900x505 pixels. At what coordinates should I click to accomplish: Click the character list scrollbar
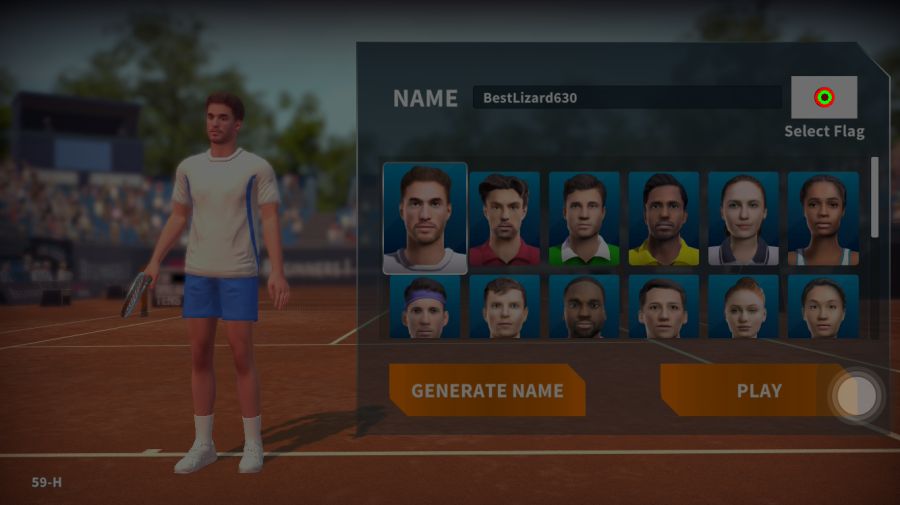tap(875, 198)
